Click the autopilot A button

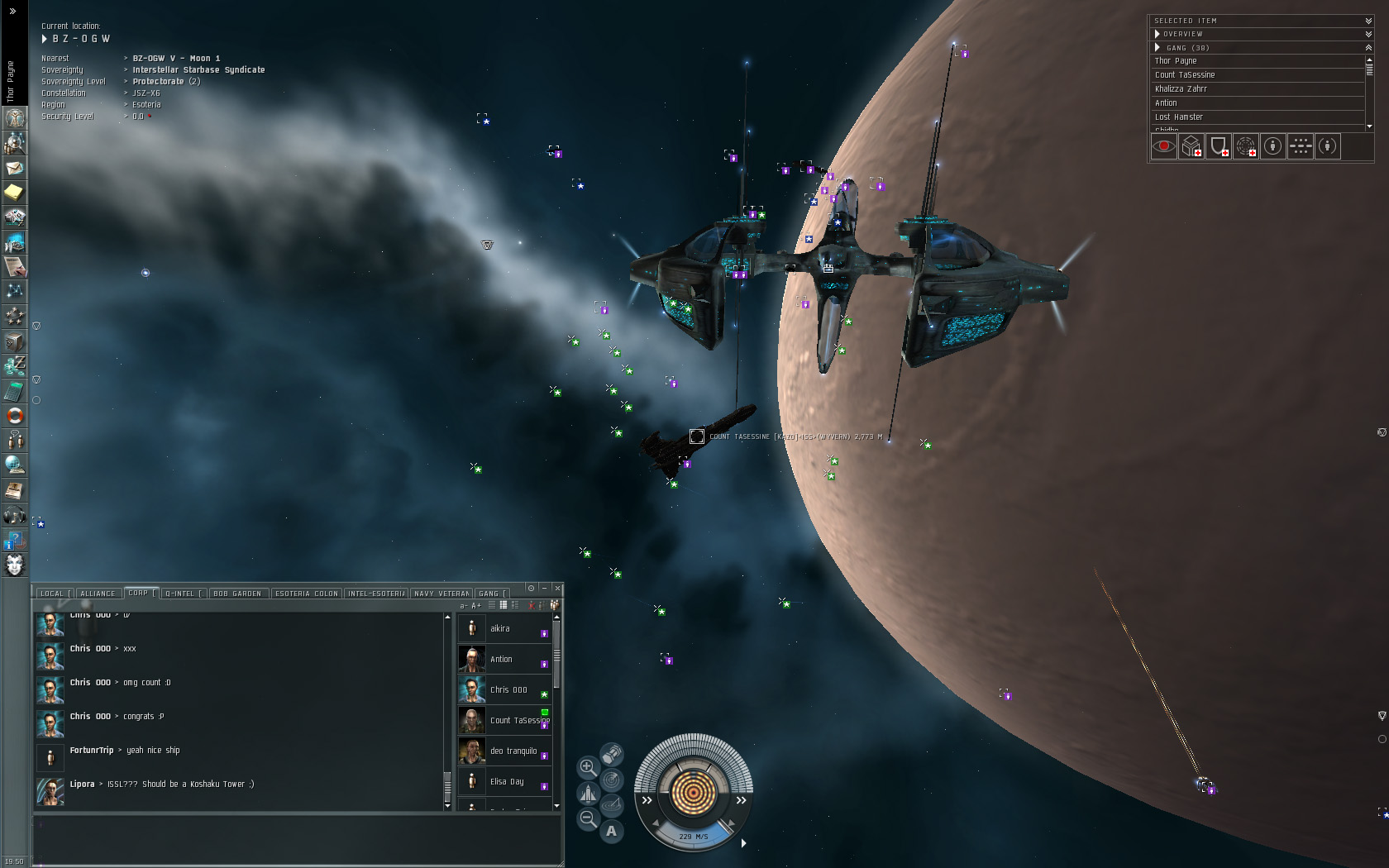coord(611,831)
